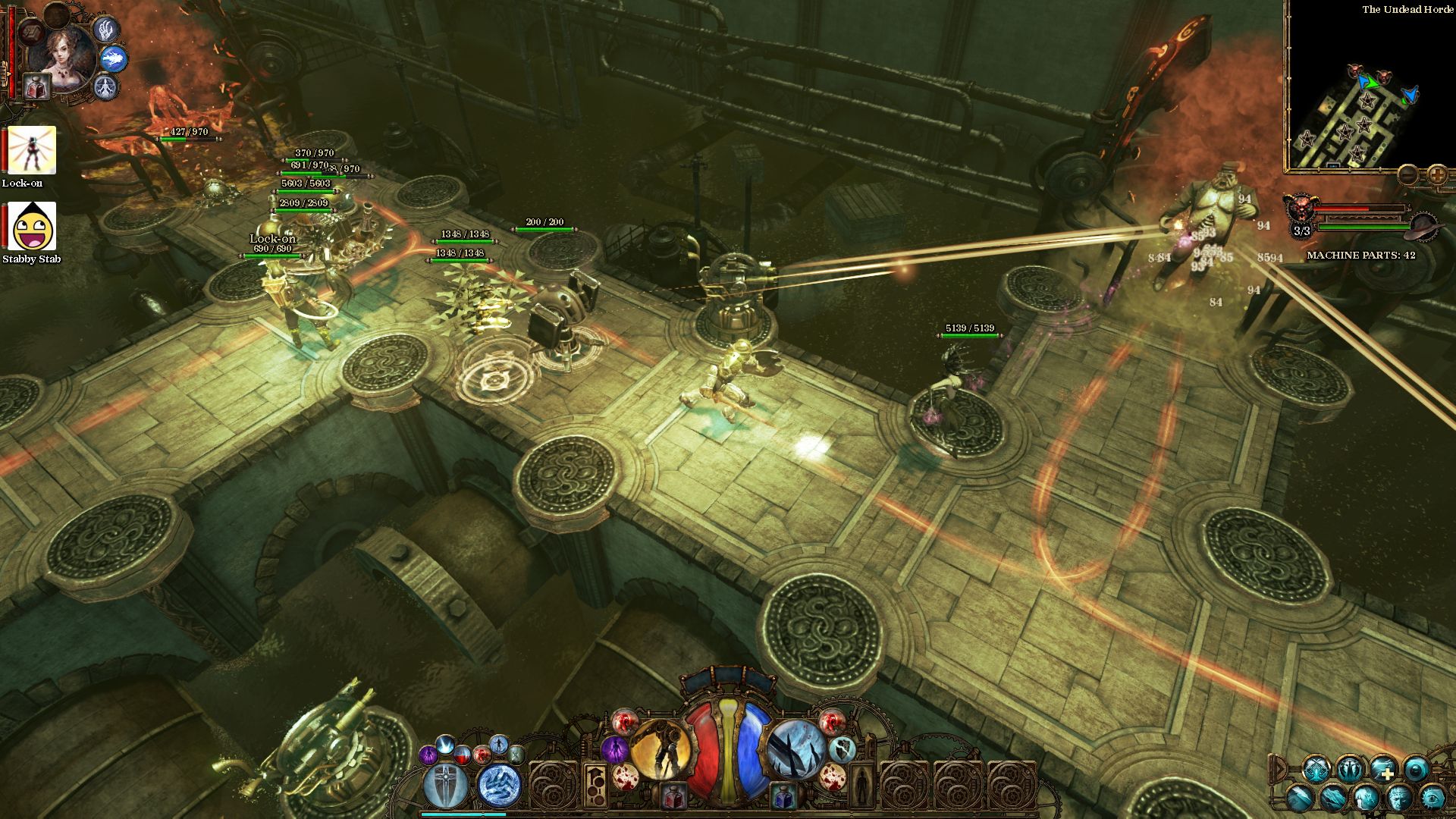Zoom in the minimap with plus button
The height and width of the screenshot is (819, 1456).
[x=1437, y=174]
